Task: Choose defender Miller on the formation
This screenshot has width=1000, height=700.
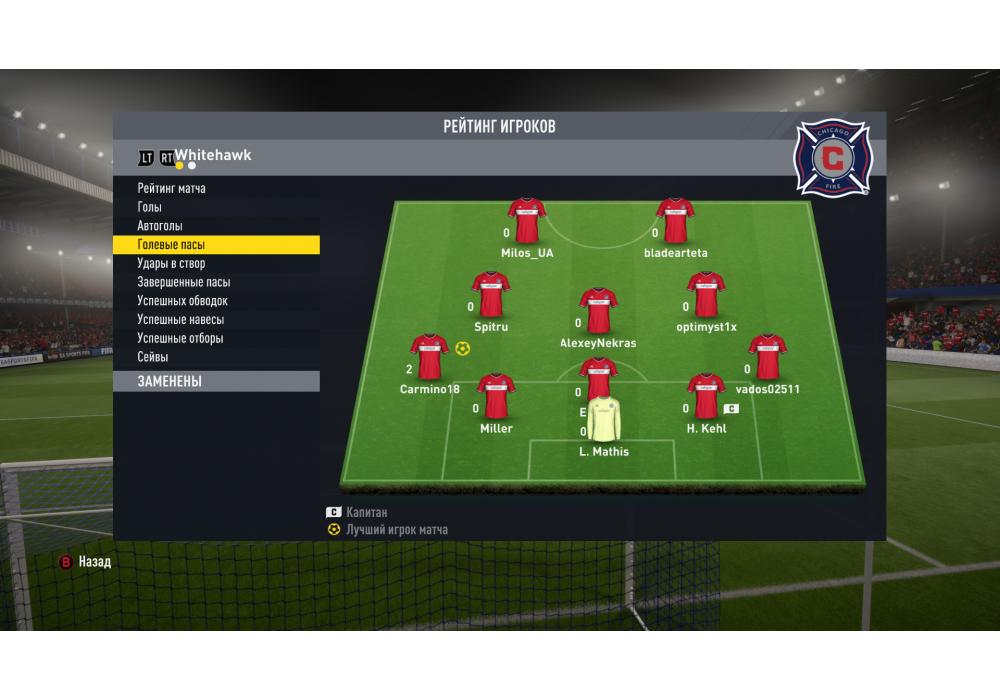Action: pyautogui.click(x=496, y=398)
